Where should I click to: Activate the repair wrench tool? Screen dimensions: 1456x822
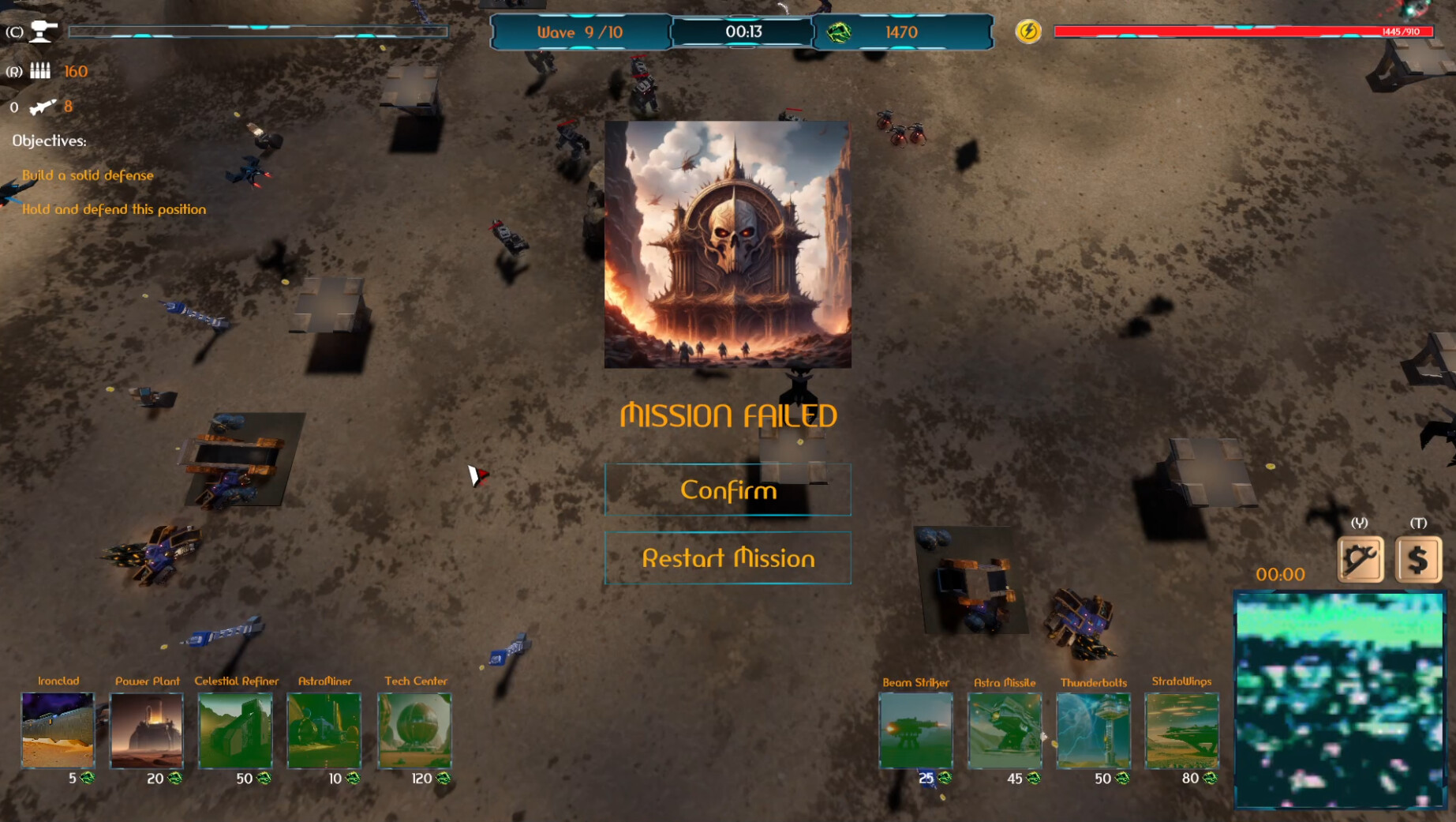pyautogui.click(x=1361, y=559)
